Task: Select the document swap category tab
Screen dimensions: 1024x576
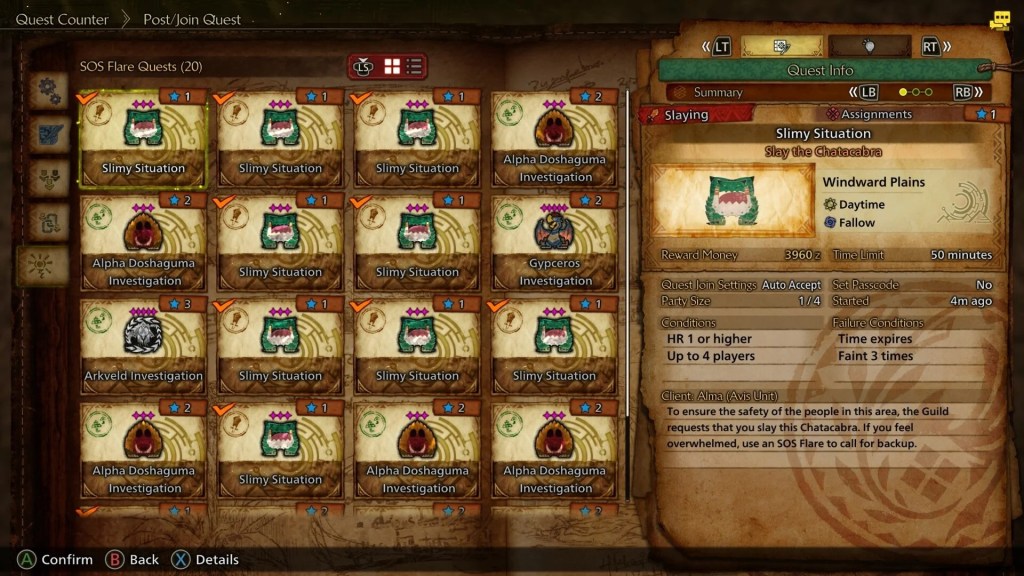Action: coord(48,221)
